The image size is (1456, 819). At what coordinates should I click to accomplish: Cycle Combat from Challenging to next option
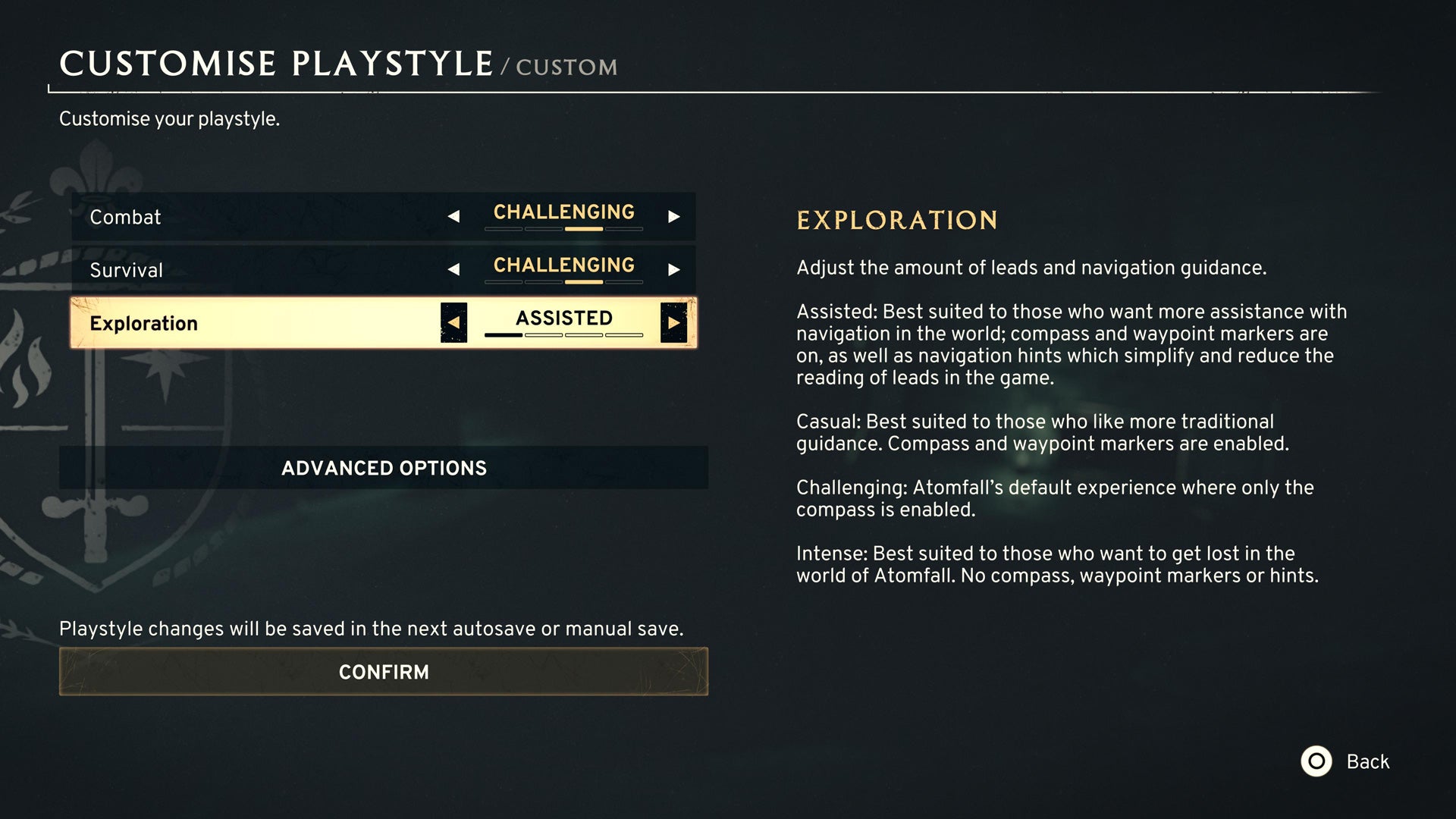click(x=673, y=216)
